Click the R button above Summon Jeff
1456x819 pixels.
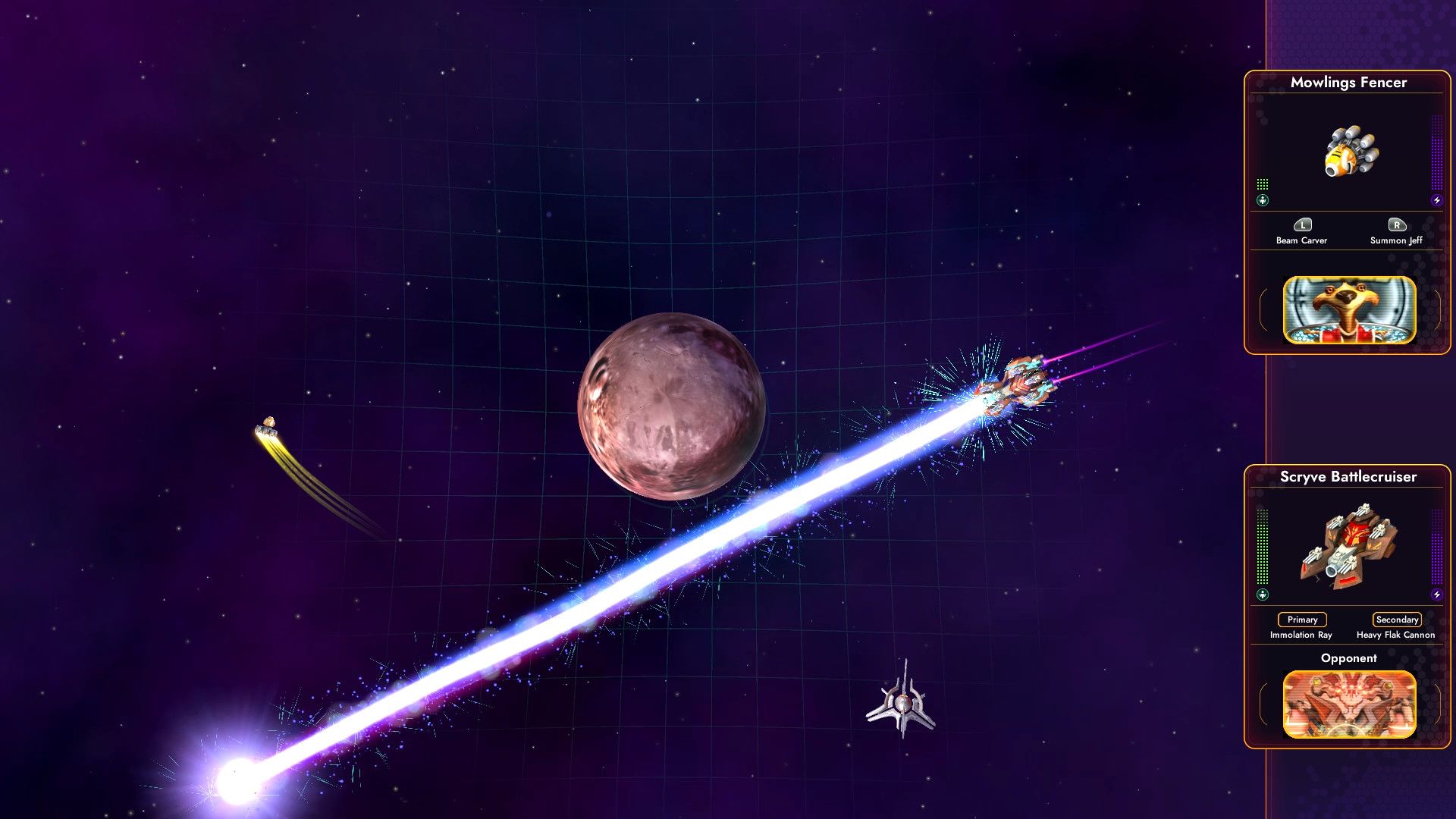click(x=1398, y=225)
